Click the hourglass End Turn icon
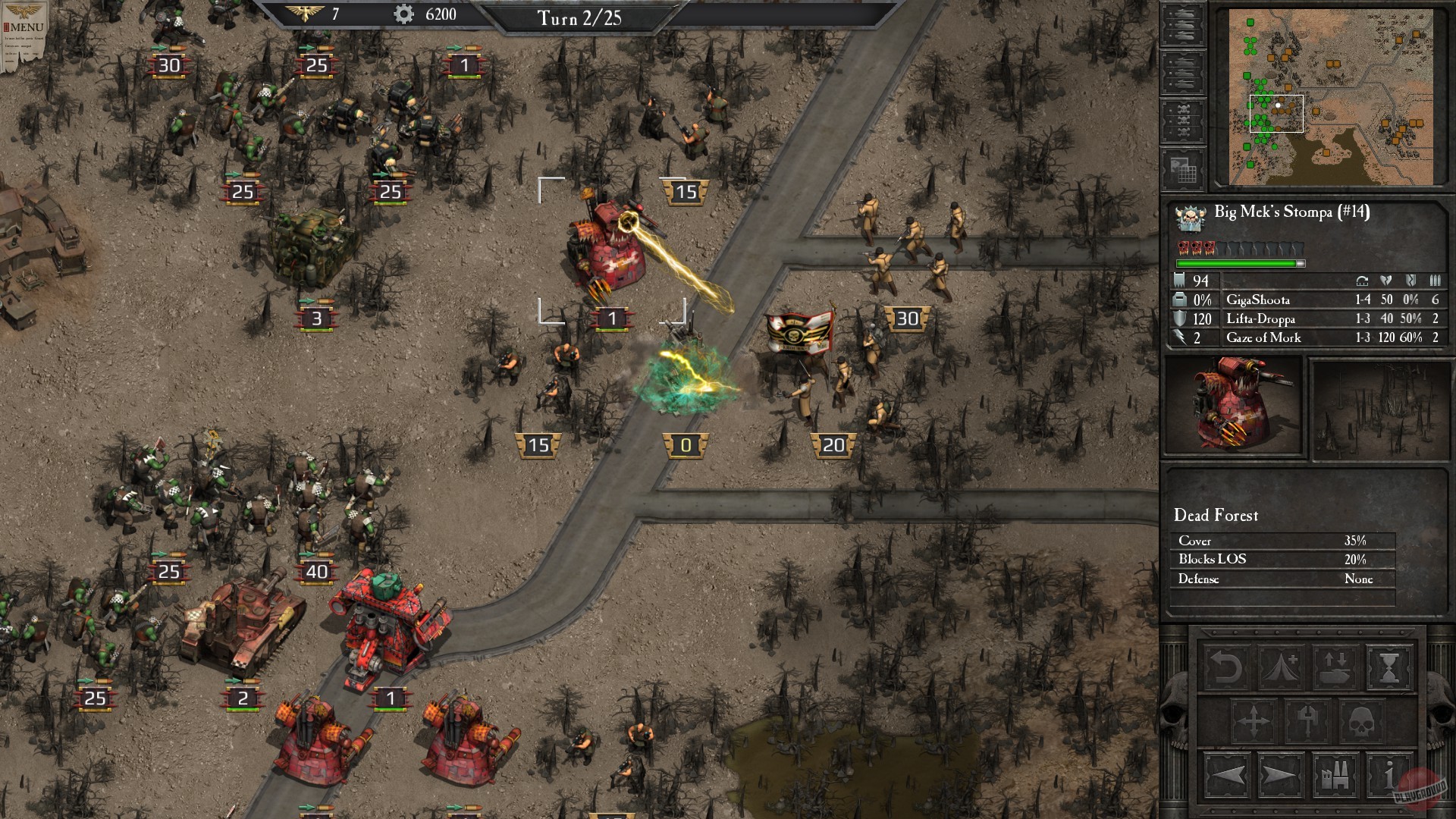This screenshot has width=1456, height=819. [x=1389, y=667]
